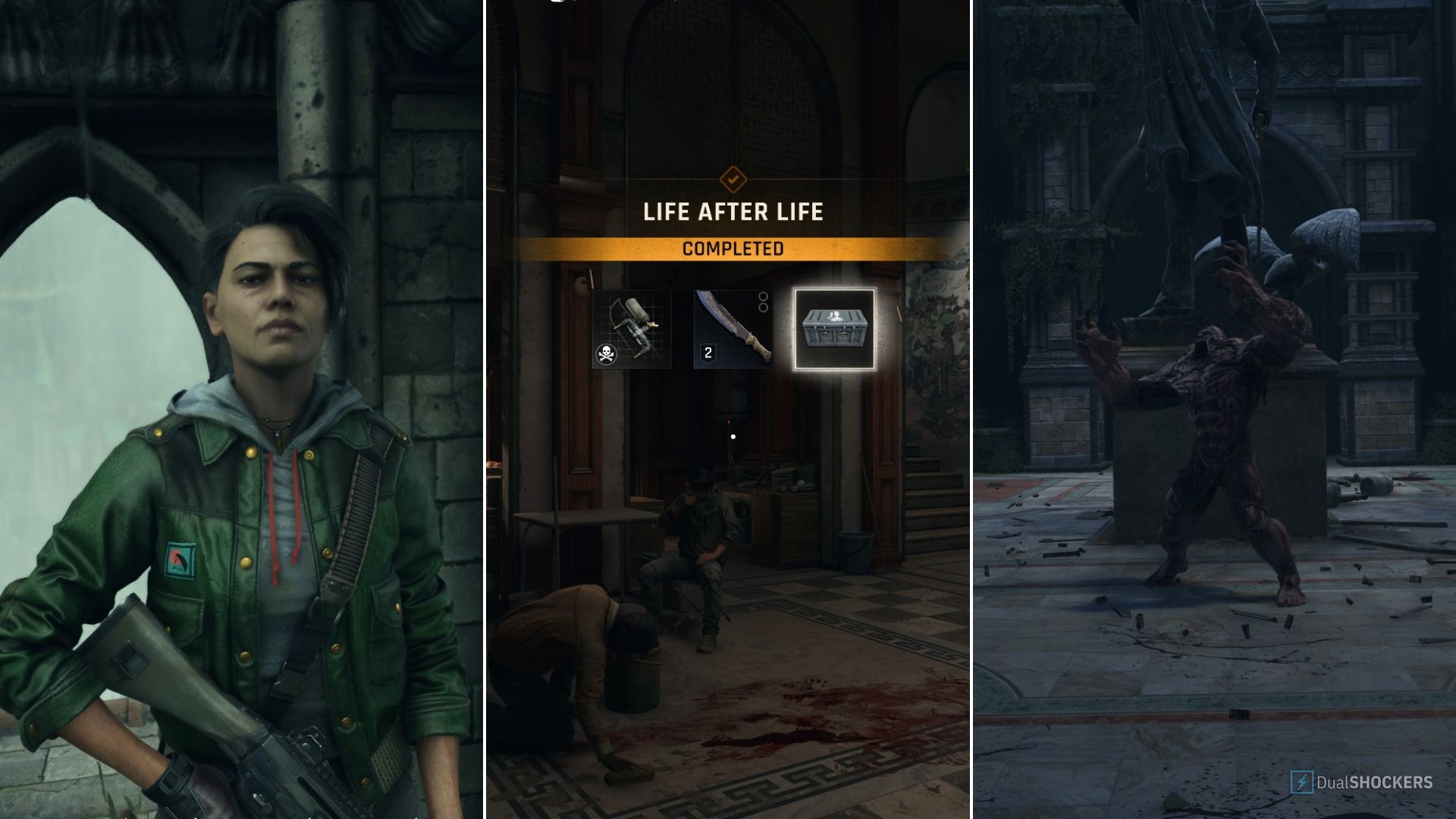Screen dimensions: 1456x819
Task: Click the lower mod socket circle on the machete tile
Action: [763, 306]
